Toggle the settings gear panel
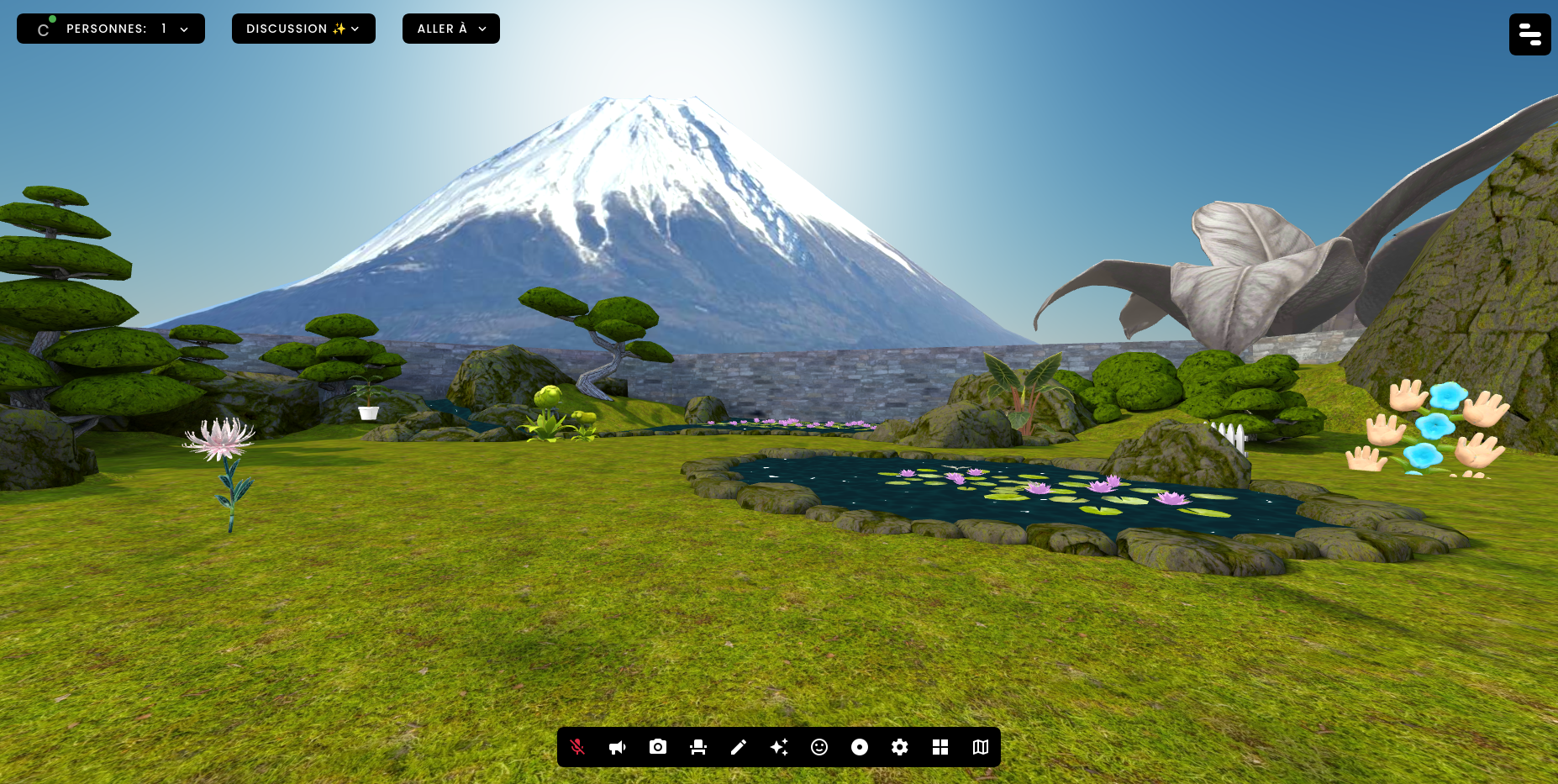Viewport: 1558px width, 784px height. [x=900, y=747]
